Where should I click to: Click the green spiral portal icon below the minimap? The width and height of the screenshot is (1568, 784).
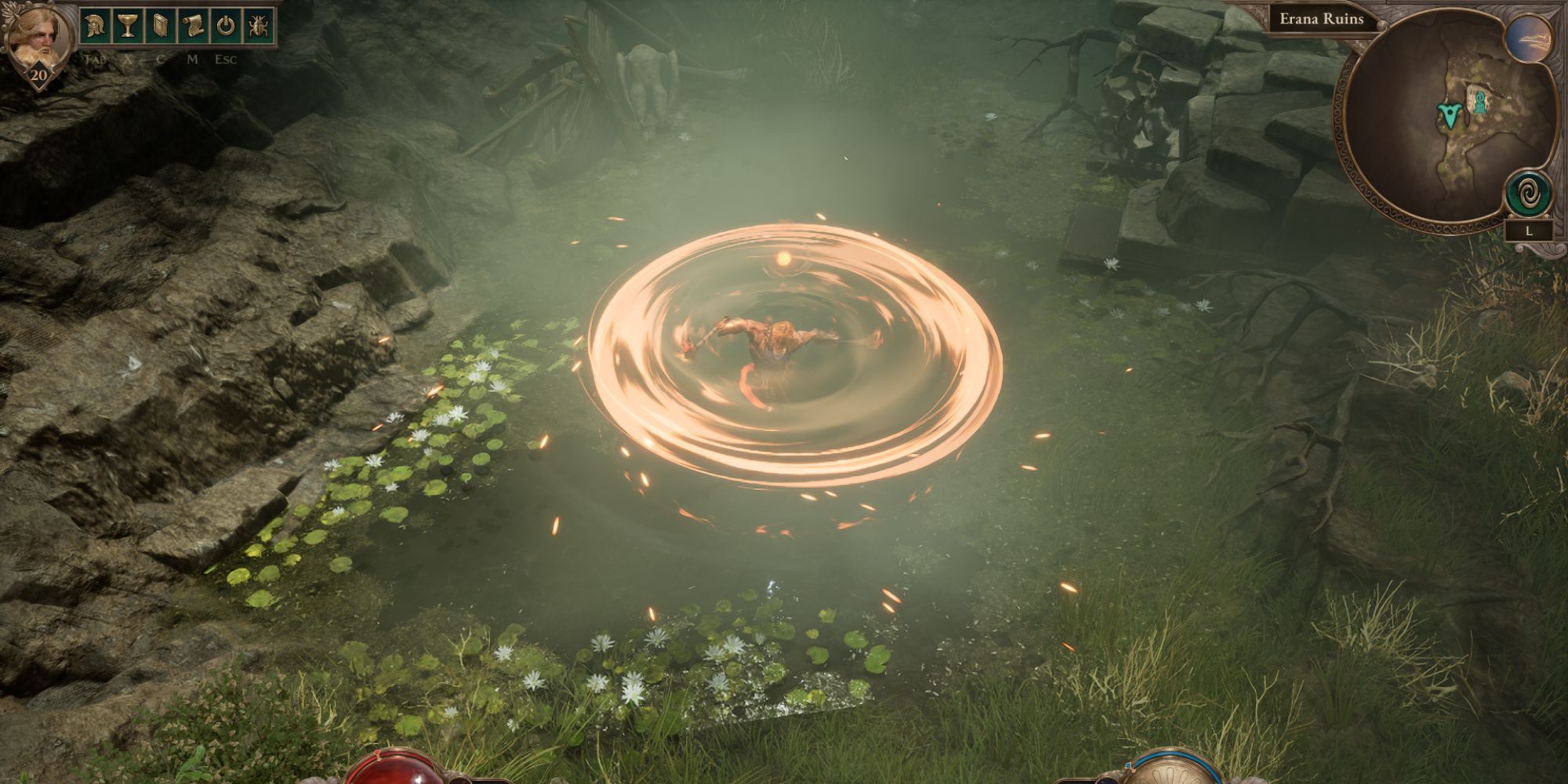[1527, 191]
